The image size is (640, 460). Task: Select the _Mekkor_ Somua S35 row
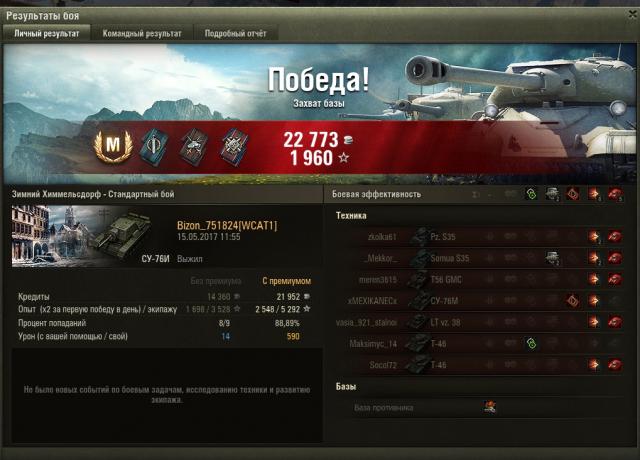pos(480,258)
